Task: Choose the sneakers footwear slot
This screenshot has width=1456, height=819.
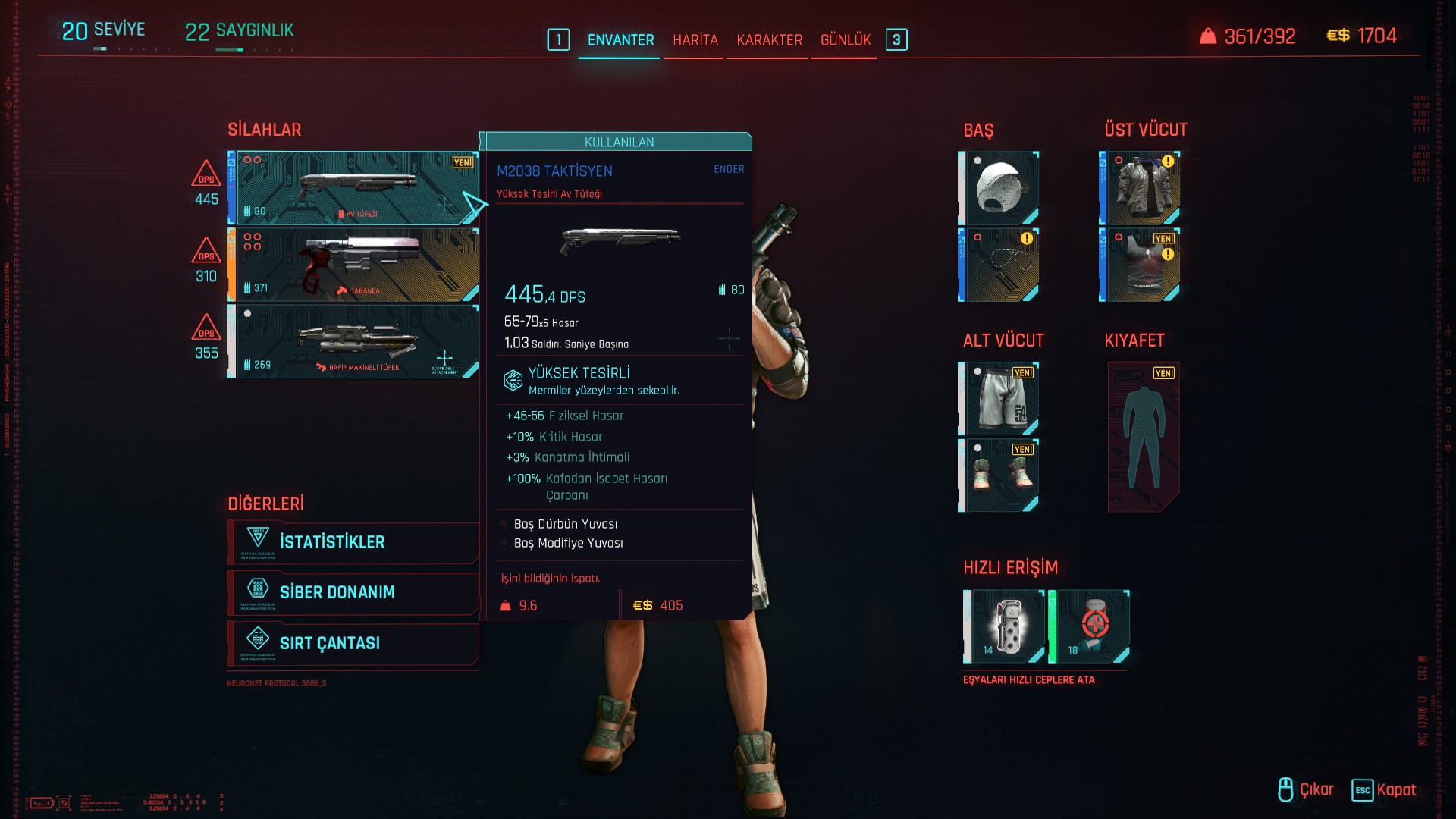Action: pos(999,475)
